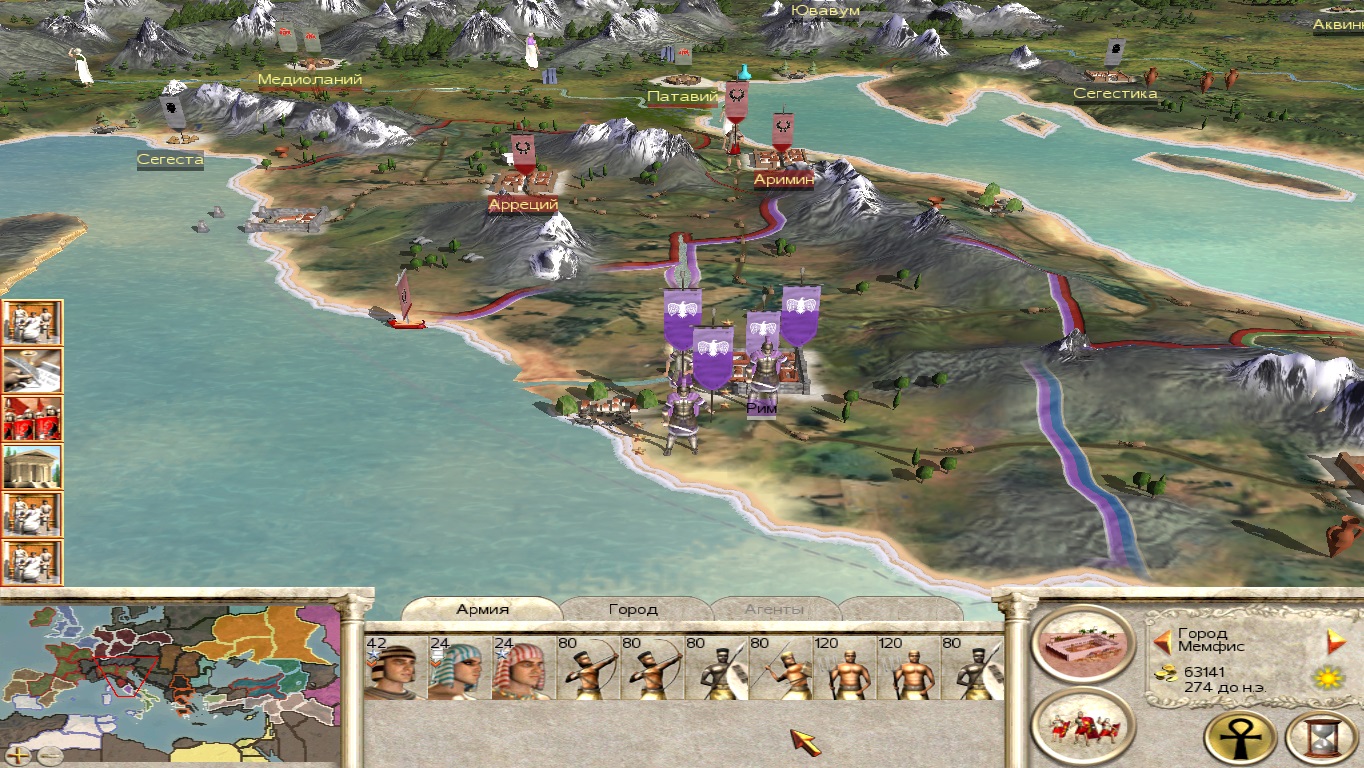Select the Агенты tab
This screenshot has width=1364, height=768.
coord(774,609)
